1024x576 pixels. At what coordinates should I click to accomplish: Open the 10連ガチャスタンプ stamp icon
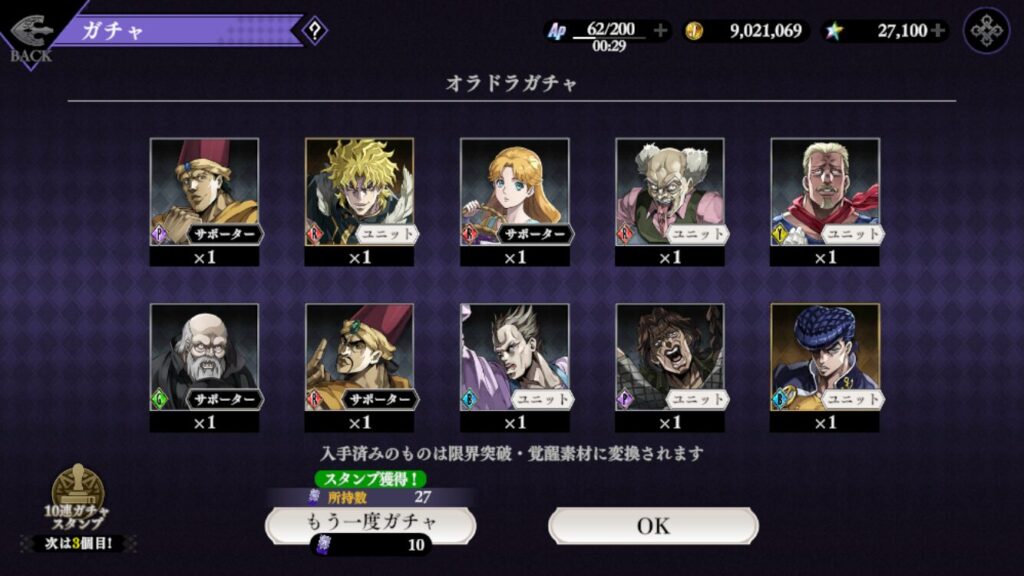click(78, 493)
